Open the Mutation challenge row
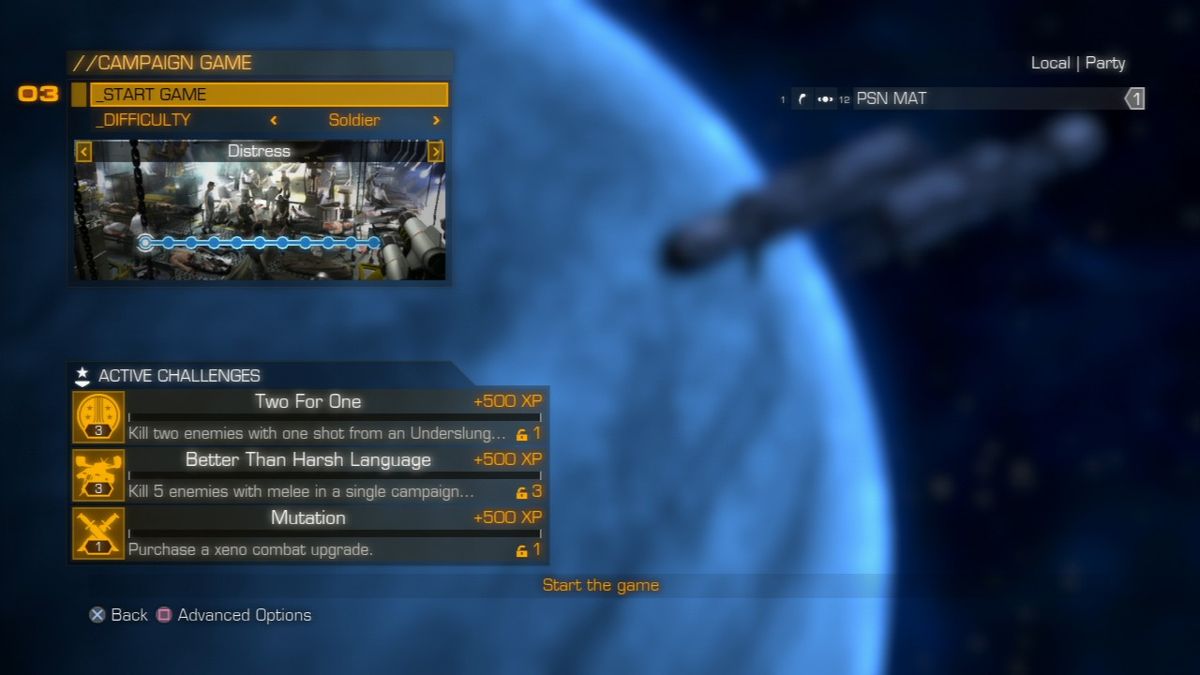 pyautogui.click(x=309, y=533)
